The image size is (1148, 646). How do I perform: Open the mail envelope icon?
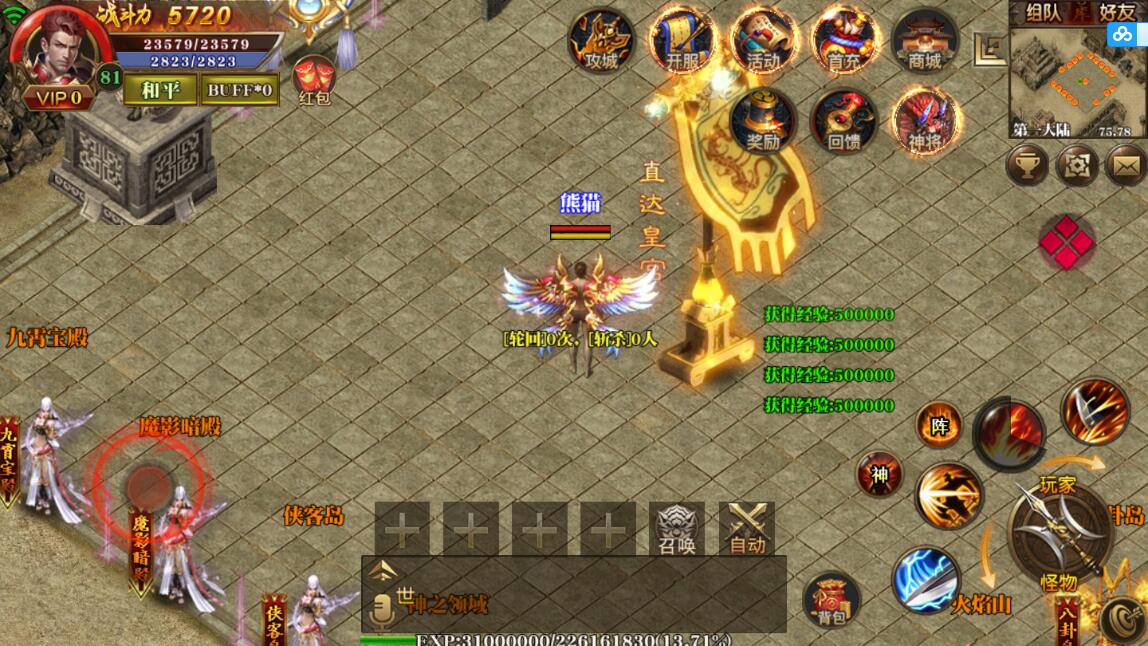(x=1126, y=165)
